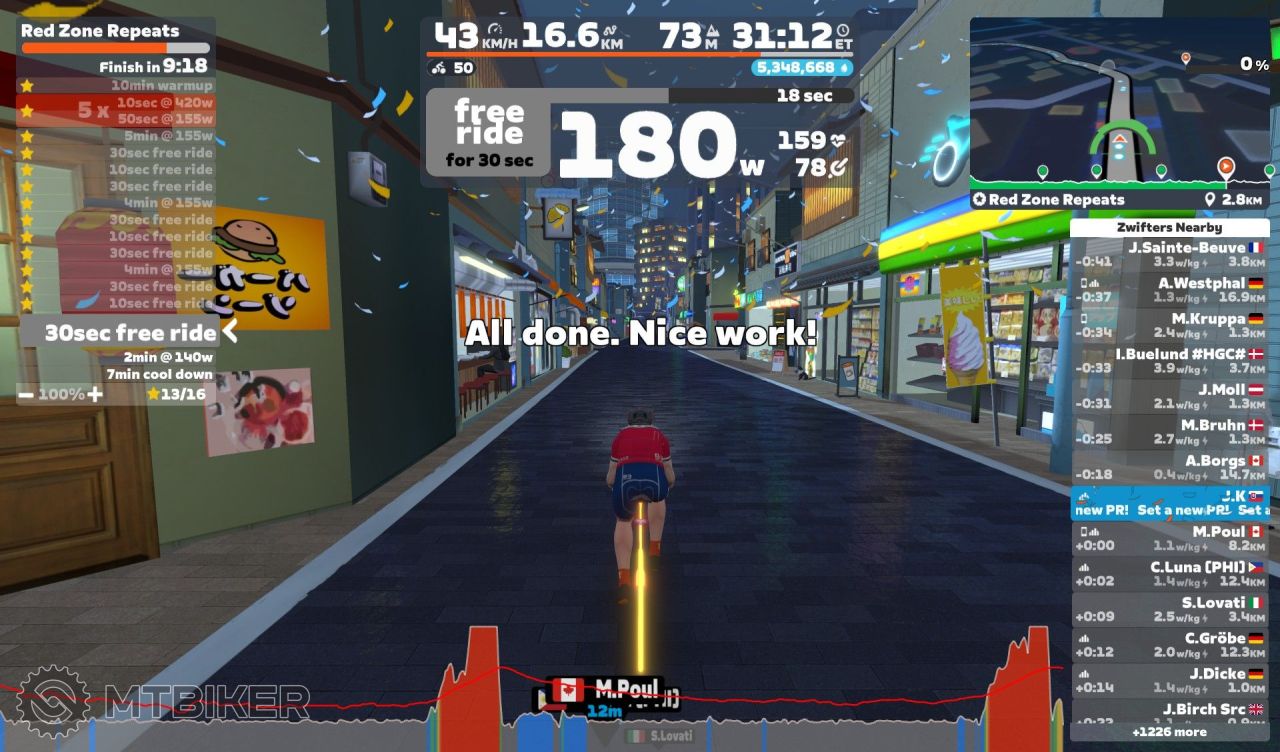Choose J.Dicke from the nearby list
This screenshot has height=752, width=1280.
pos(1169,680)
